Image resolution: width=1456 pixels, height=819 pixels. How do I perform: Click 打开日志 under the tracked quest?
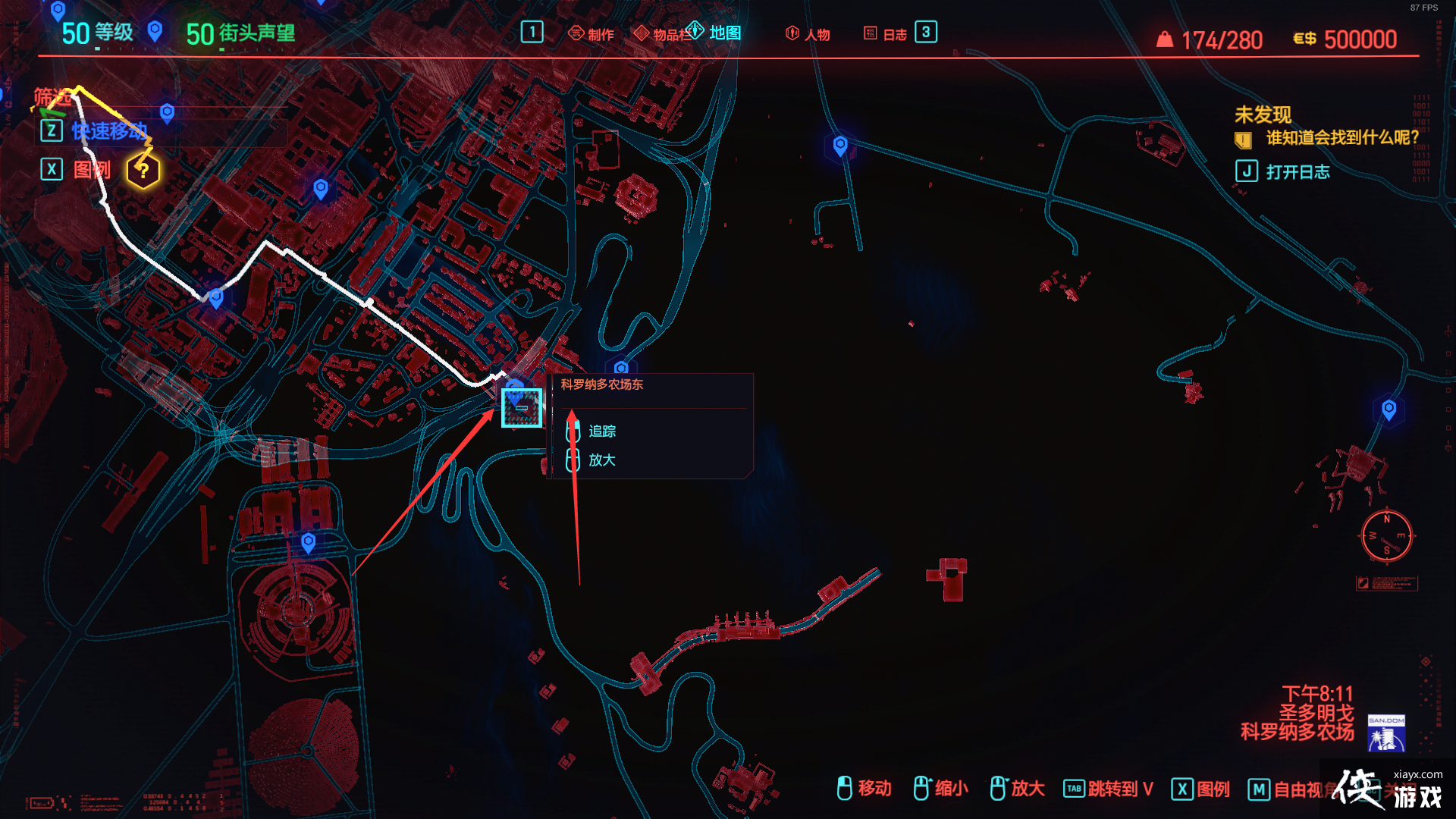click(x=1297, y=172)
